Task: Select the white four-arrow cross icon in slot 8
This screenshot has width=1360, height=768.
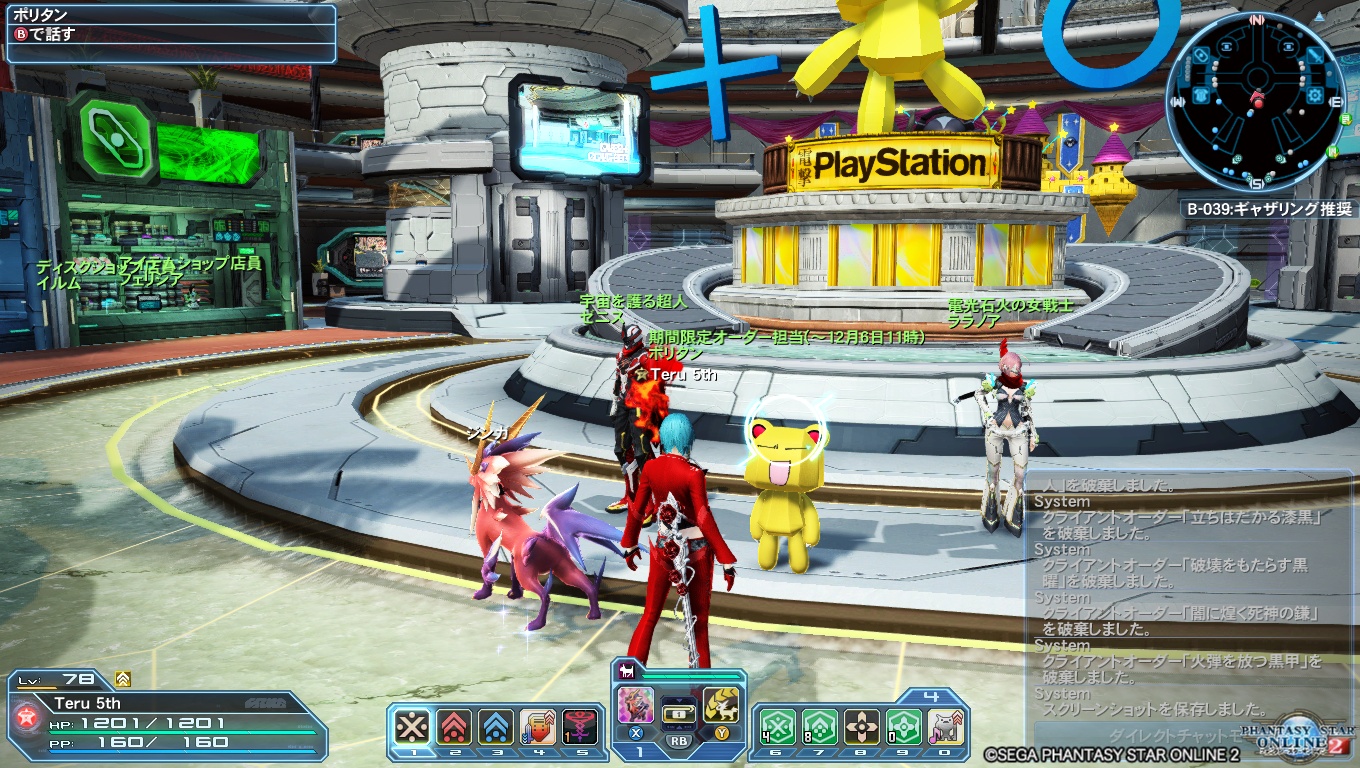Action: click(861, 727)
